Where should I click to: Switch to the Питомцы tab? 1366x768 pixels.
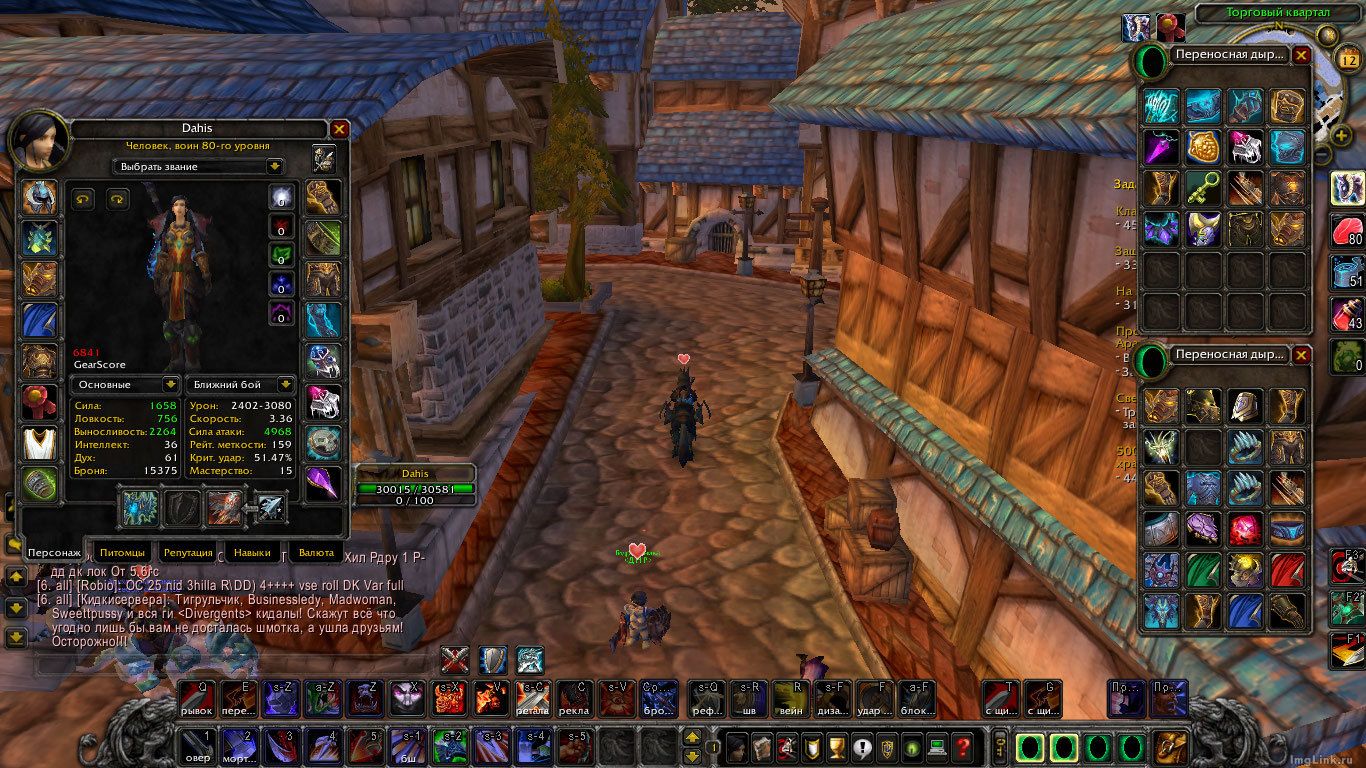(124, 552)
